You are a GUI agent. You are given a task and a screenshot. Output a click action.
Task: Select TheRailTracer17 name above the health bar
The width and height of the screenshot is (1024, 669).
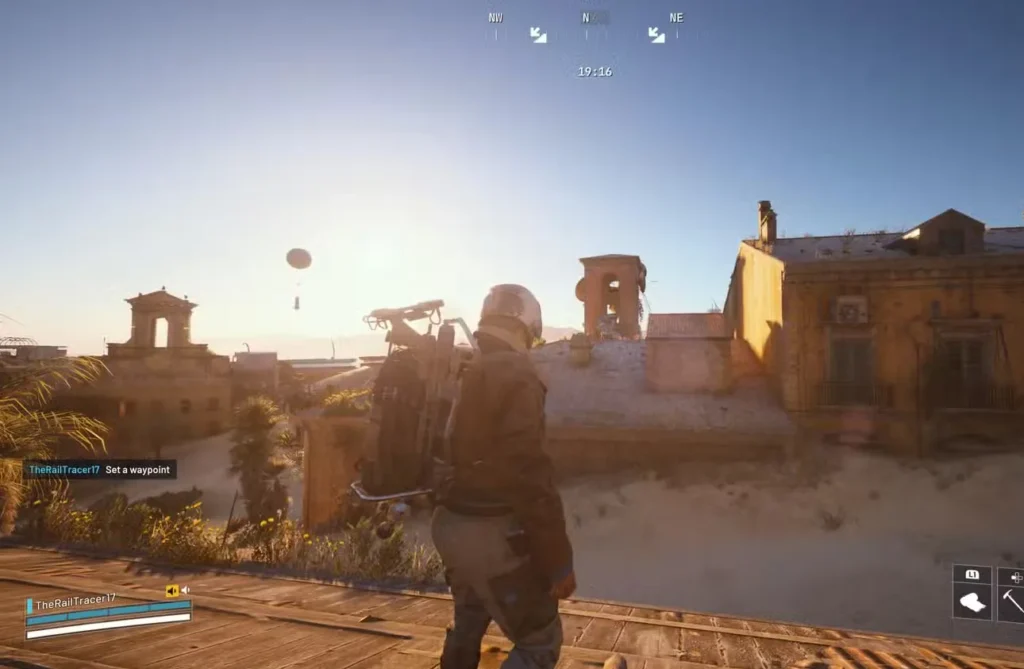(75, 602)
